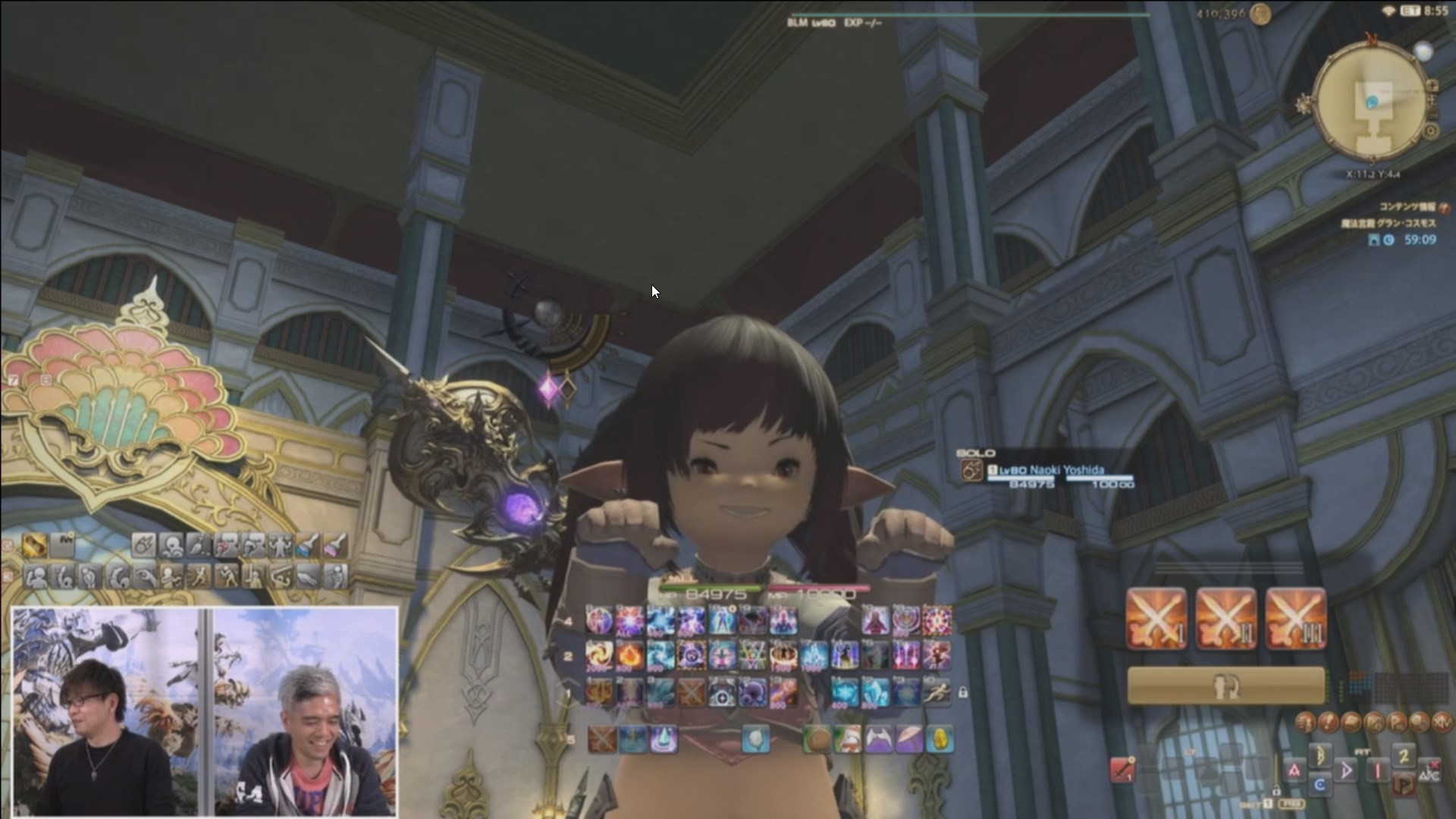
Task: Use the white seed item on the hotbar
Action: coord(757,737)
